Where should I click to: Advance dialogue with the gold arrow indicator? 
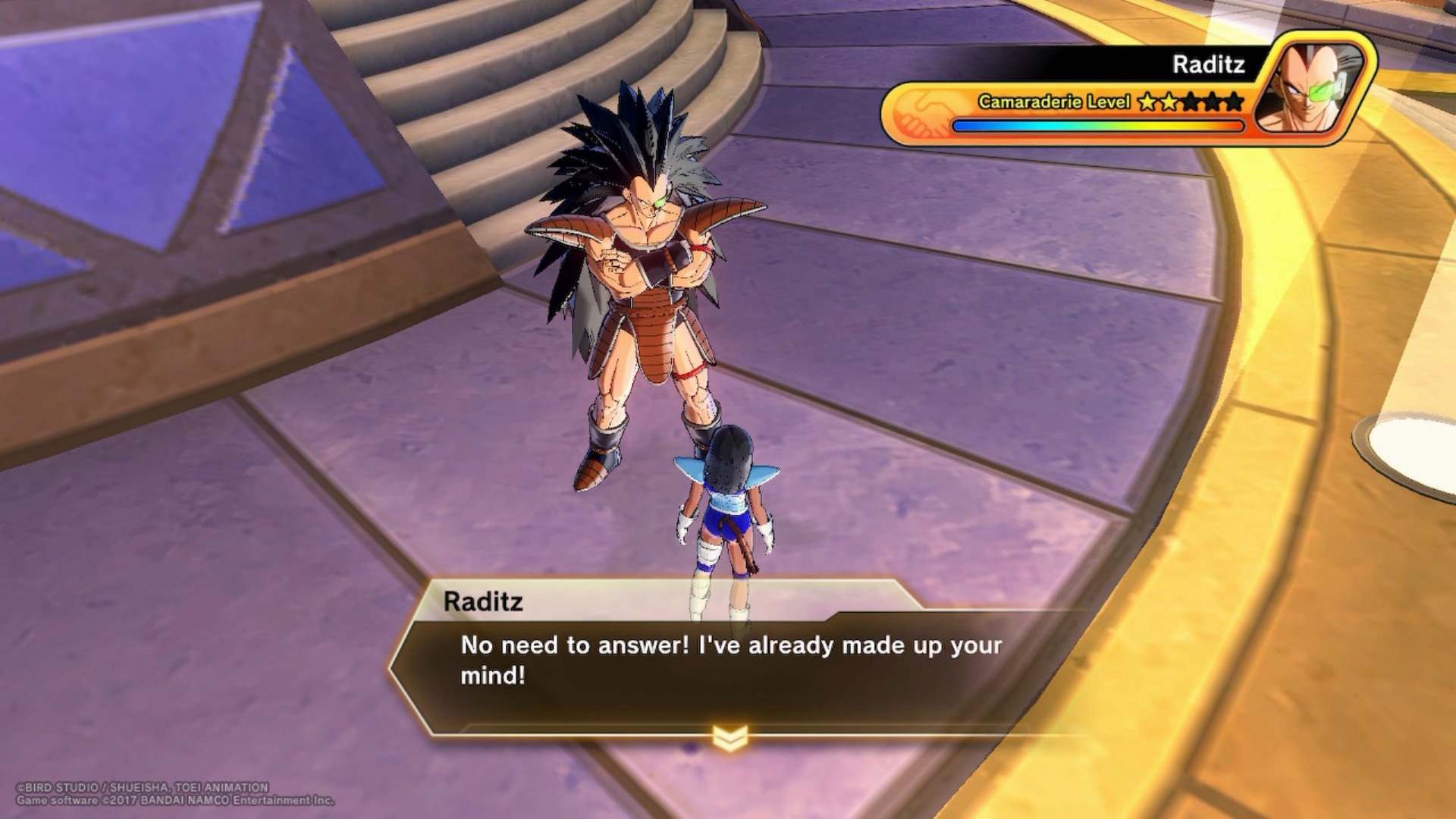(730, 736)
